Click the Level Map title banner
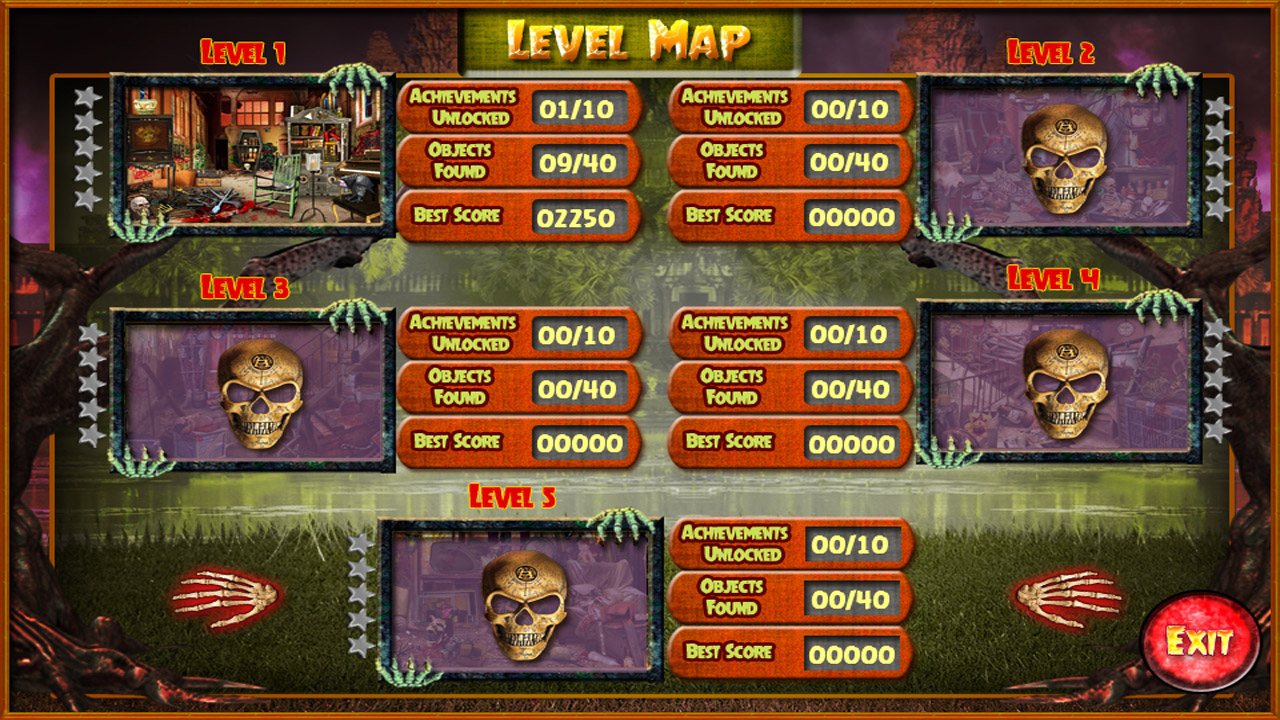Image resolution: width=1280 pixels, height=720 pixels. pos(630,37)
